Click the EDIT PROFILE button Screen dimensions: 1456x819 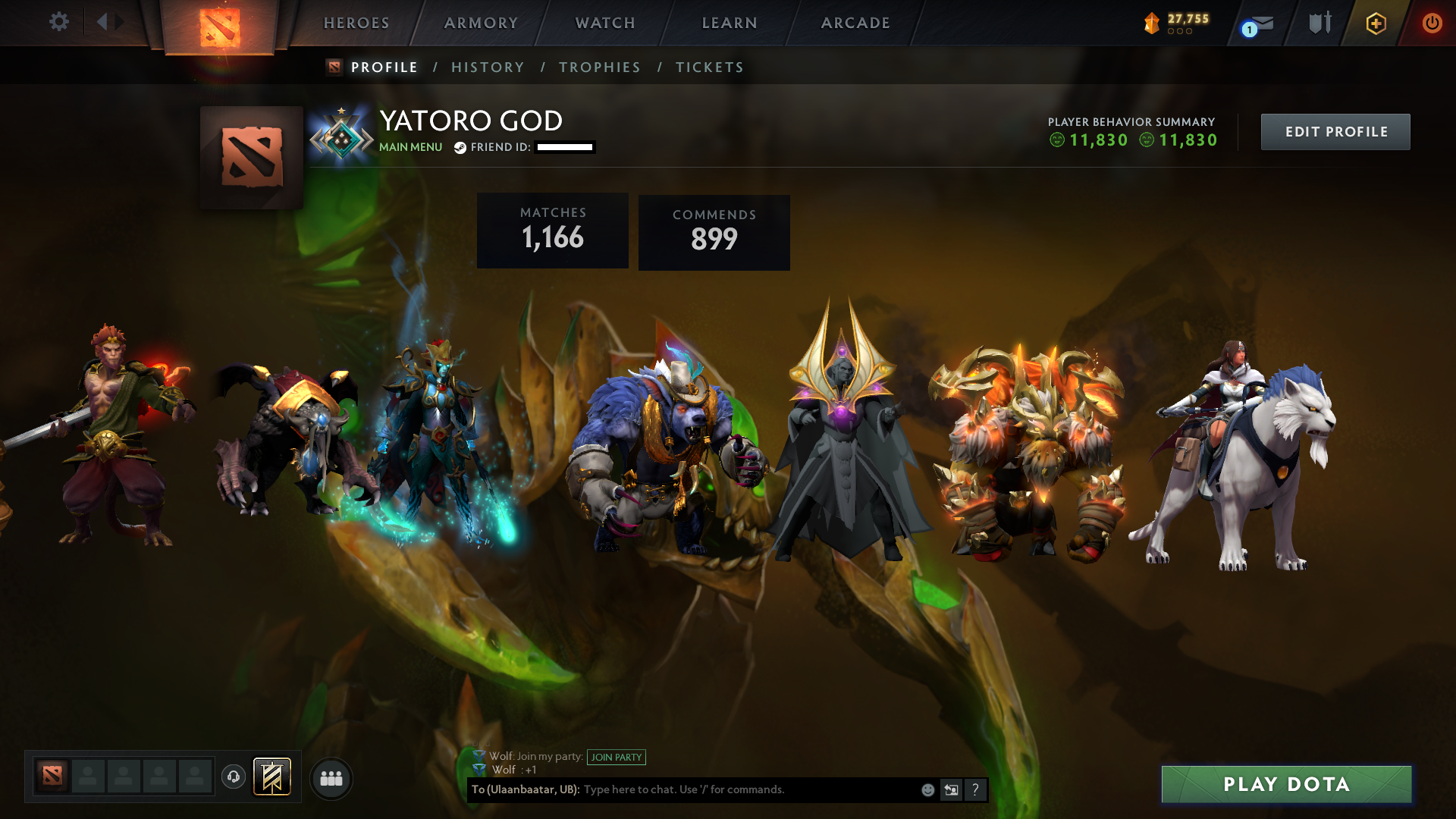[1335, 131]
